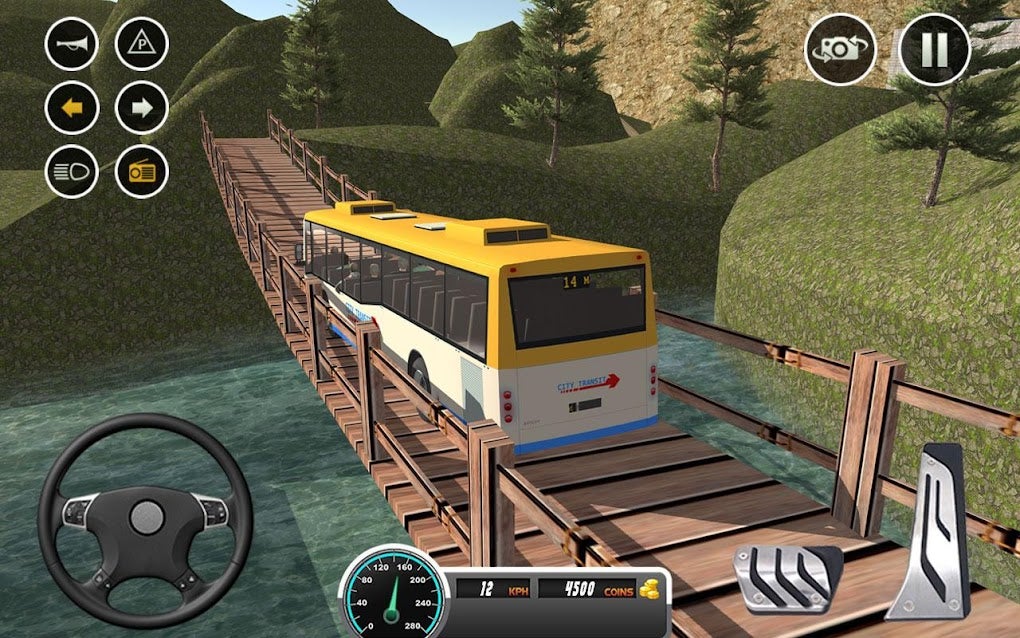Turn on the radio button
Screen dimensions: 1020x638
pos(142,172)
